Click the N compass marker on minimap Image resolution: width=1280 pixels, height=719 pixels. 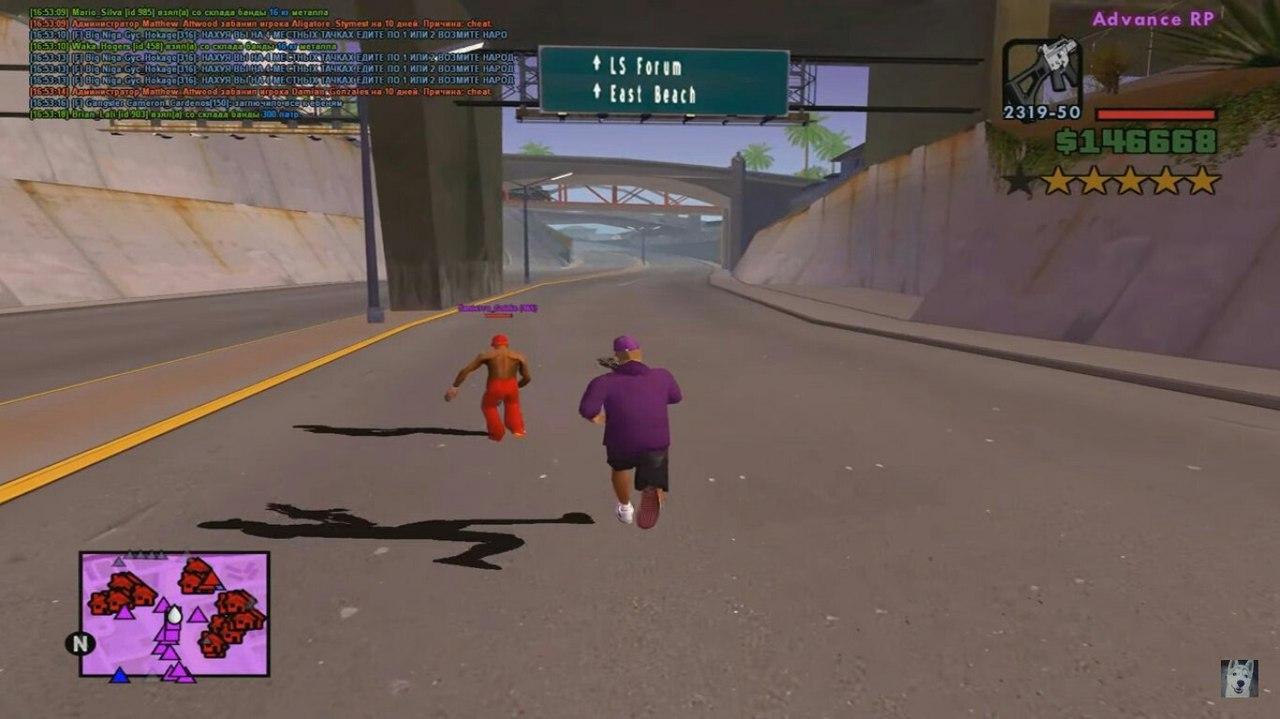[x=80, y=643]
